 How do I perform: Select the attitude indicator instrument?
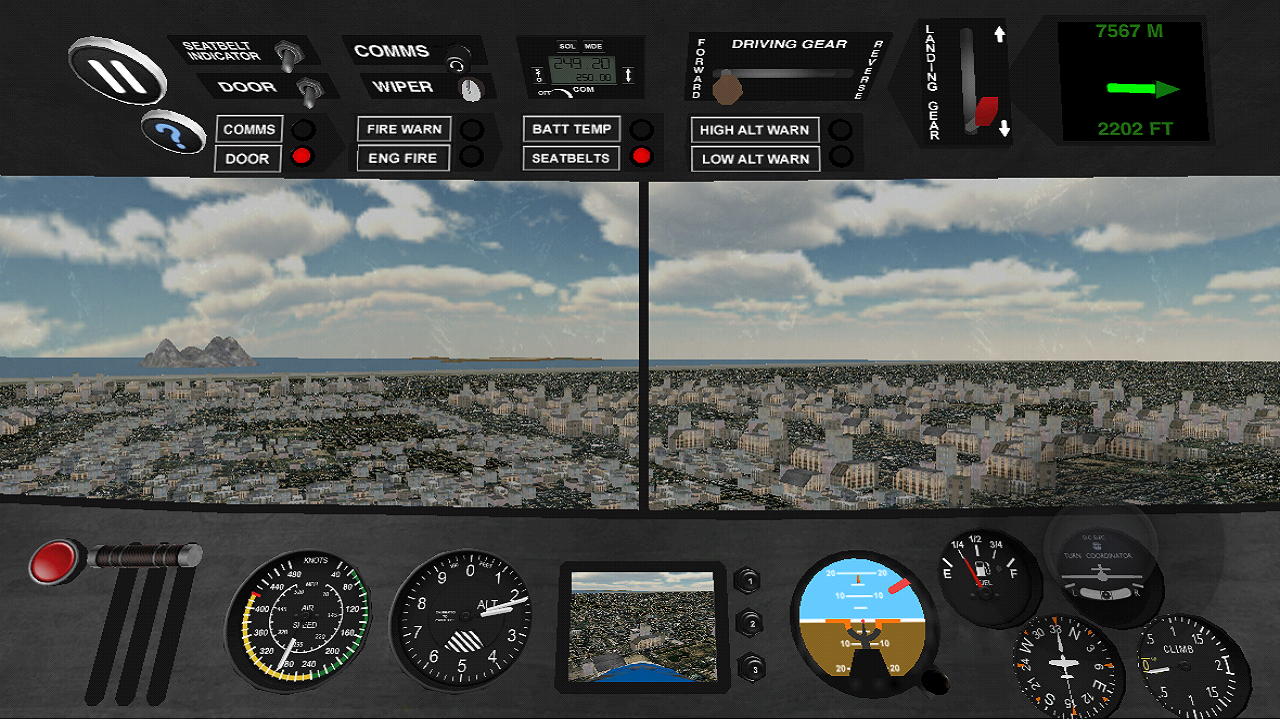point(862,622)
